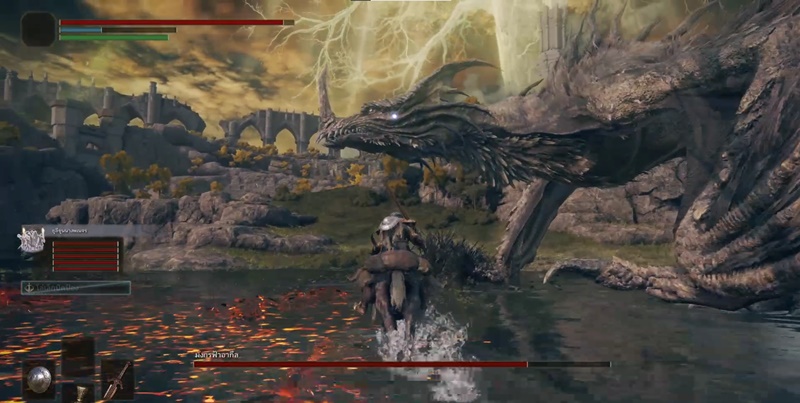Choose the flask quick item slot

(79, 391)
